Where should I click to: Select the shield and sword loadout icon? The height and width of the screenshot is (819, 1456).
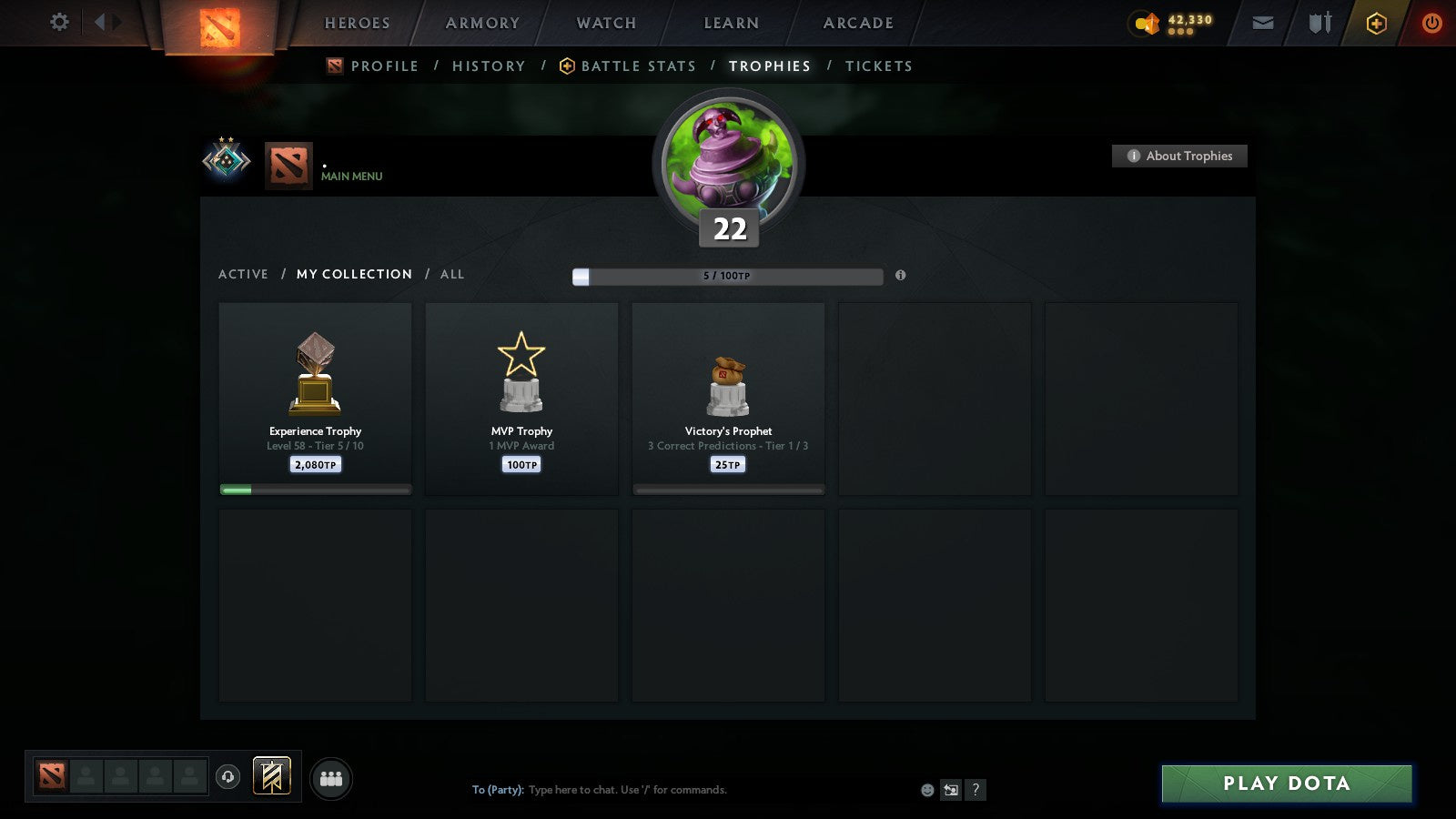(1318, 23)
